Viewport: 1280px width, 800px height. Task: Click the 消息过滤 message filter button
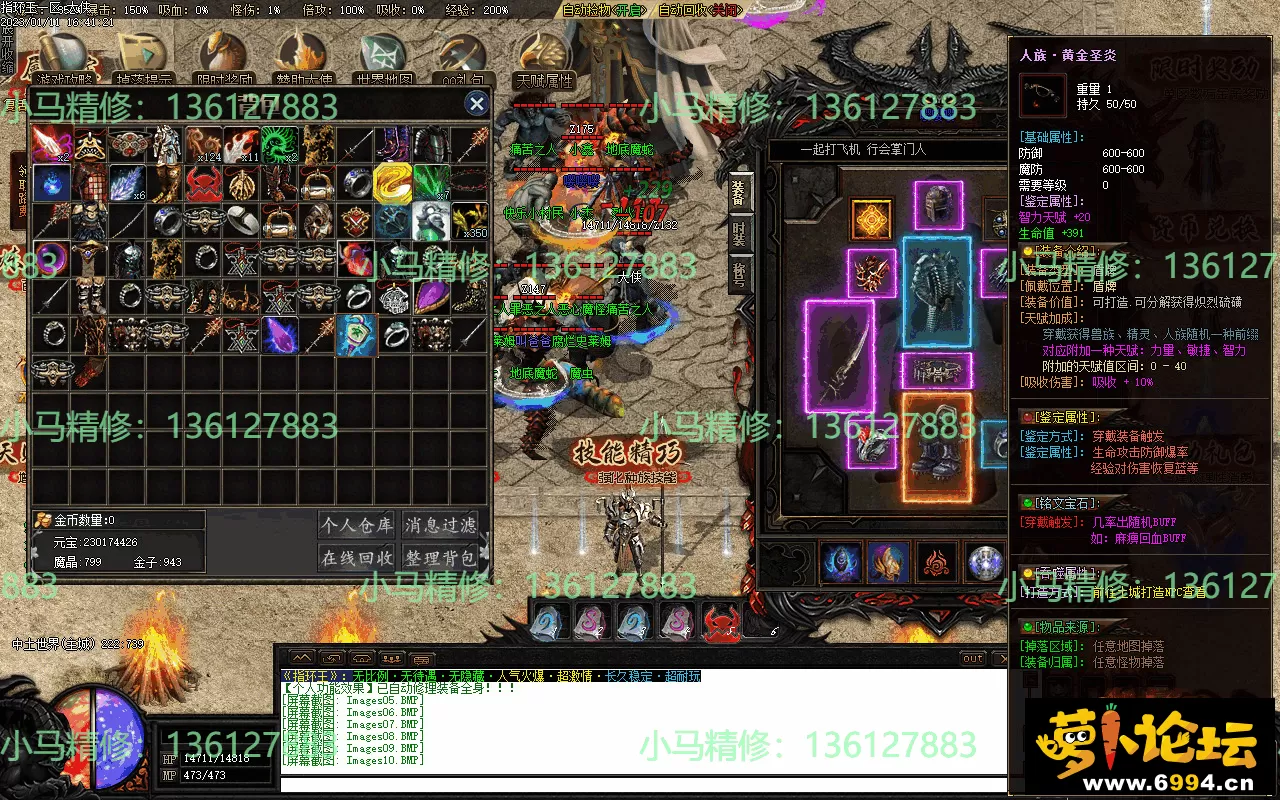point(440,524)
